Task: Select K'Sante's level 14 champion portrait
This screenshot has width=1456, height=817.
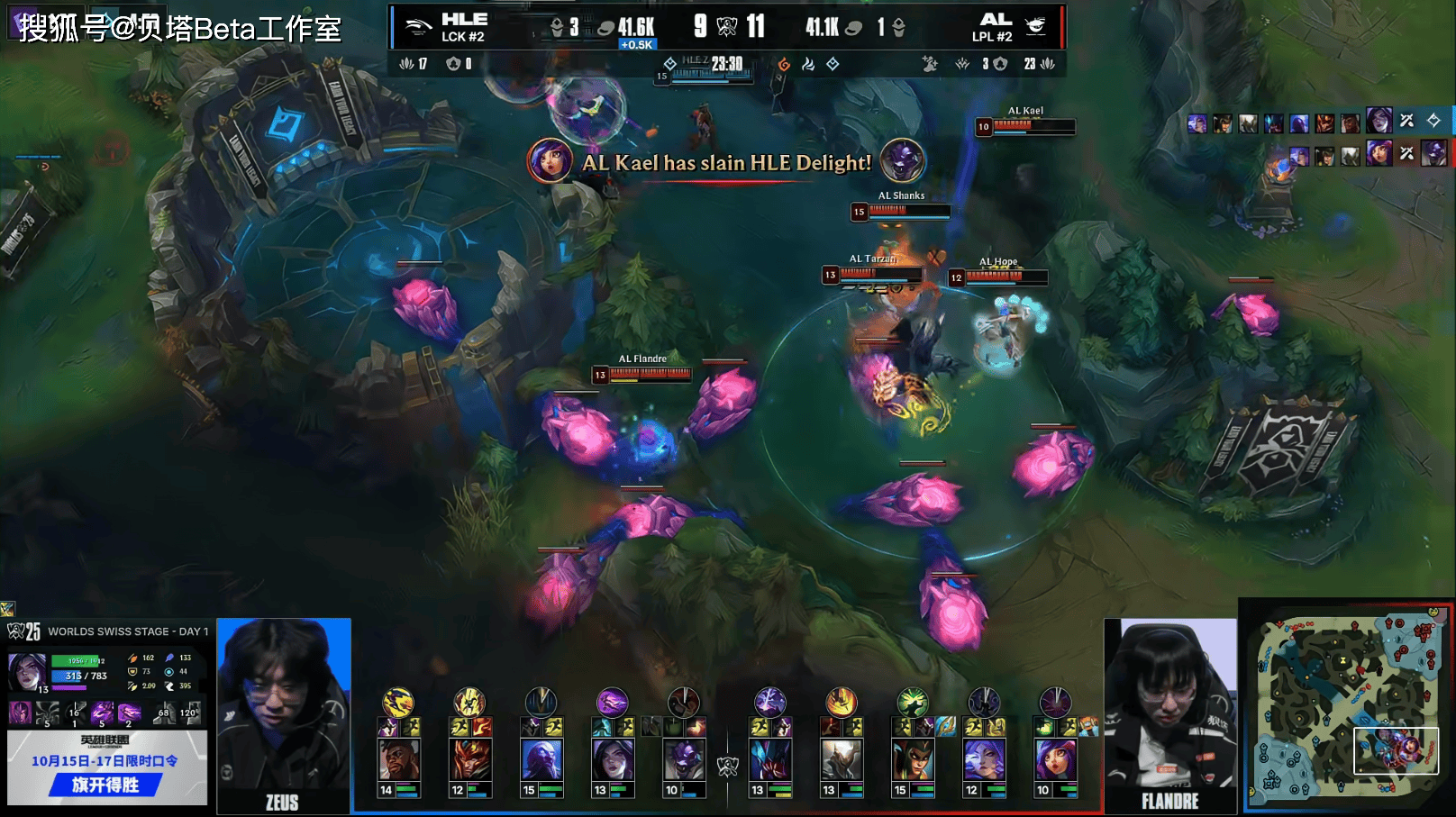Action: 398,760
